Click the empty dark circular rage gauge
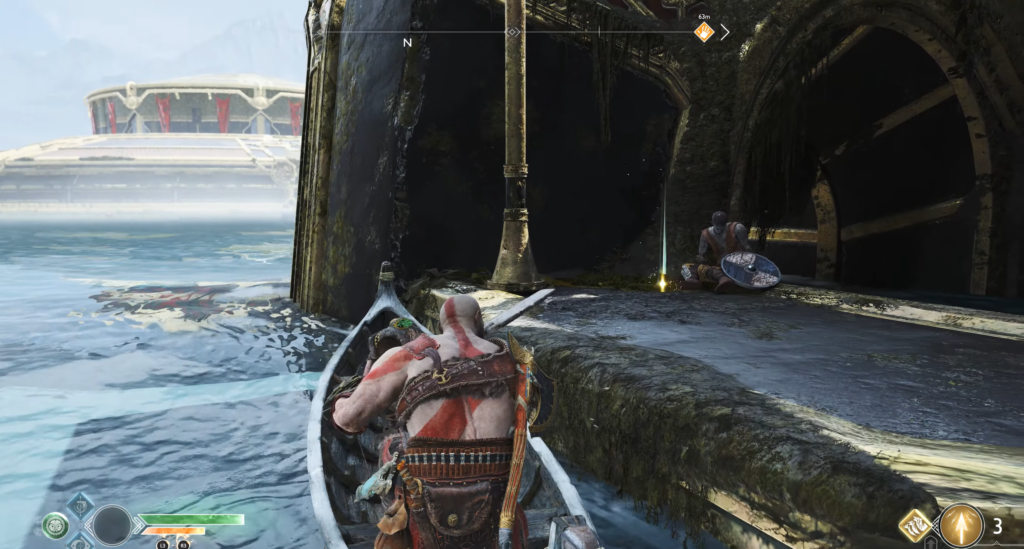 tap(112, 525)
